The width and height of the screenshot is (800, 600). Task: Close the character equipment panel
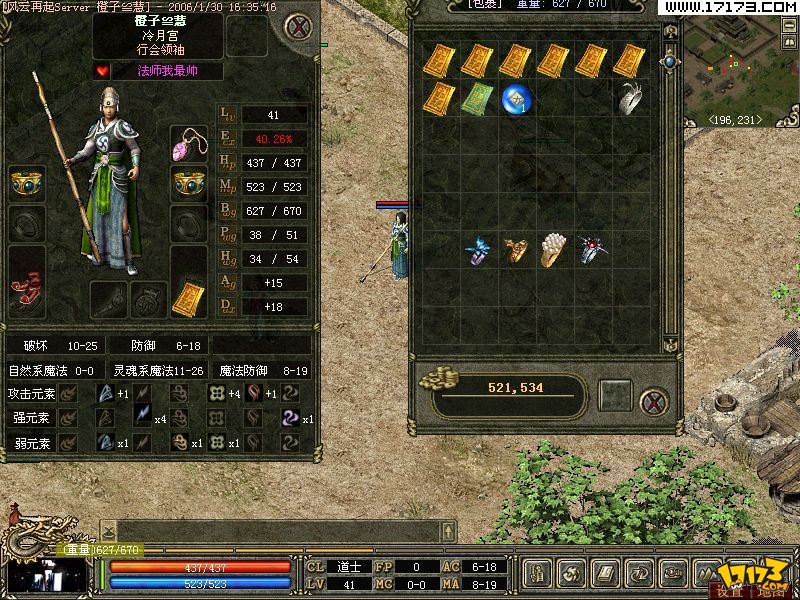click(x=296, y=27)
